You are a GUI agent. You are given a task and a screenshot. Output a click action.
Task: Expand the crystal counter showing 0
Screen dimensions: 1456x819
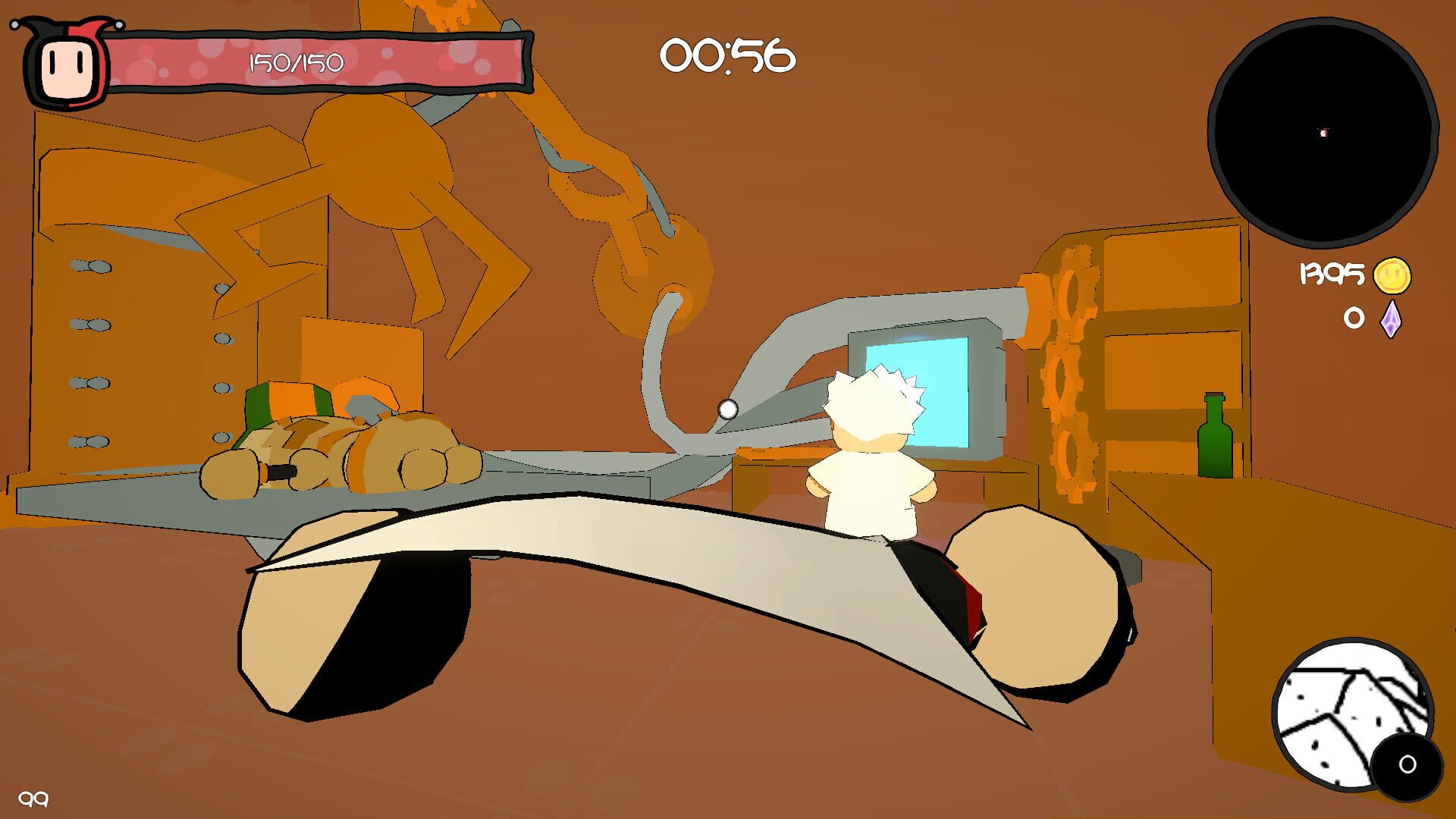pos(1353,318)
